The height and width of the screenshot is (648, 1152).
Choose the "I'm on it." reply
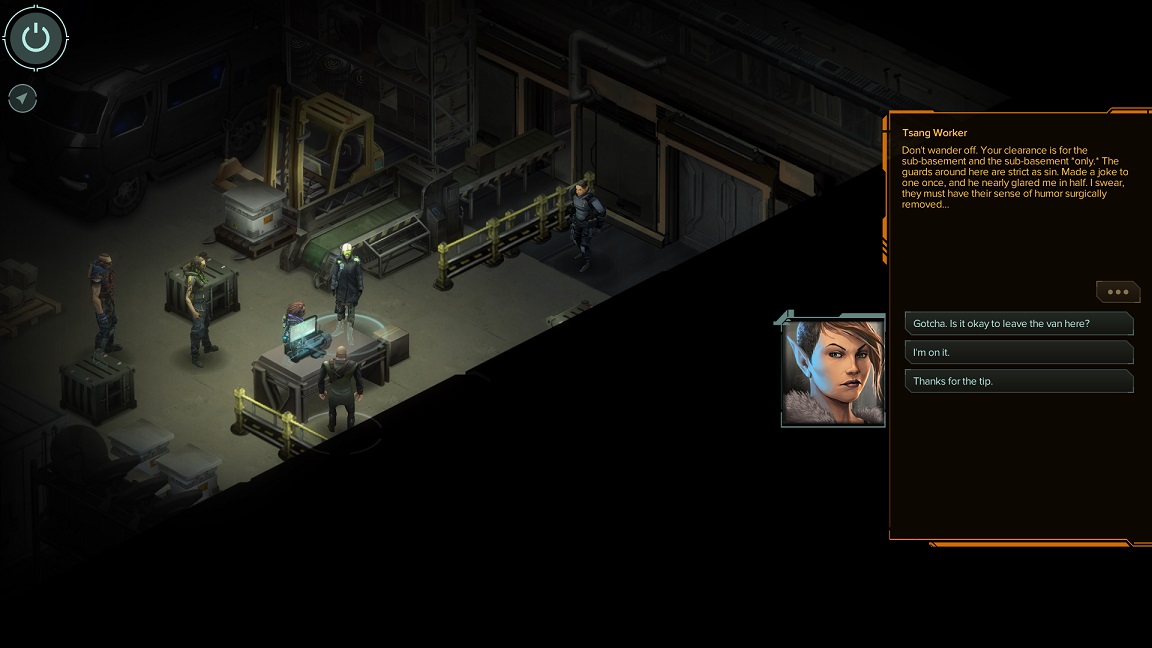coord(1018,352)
